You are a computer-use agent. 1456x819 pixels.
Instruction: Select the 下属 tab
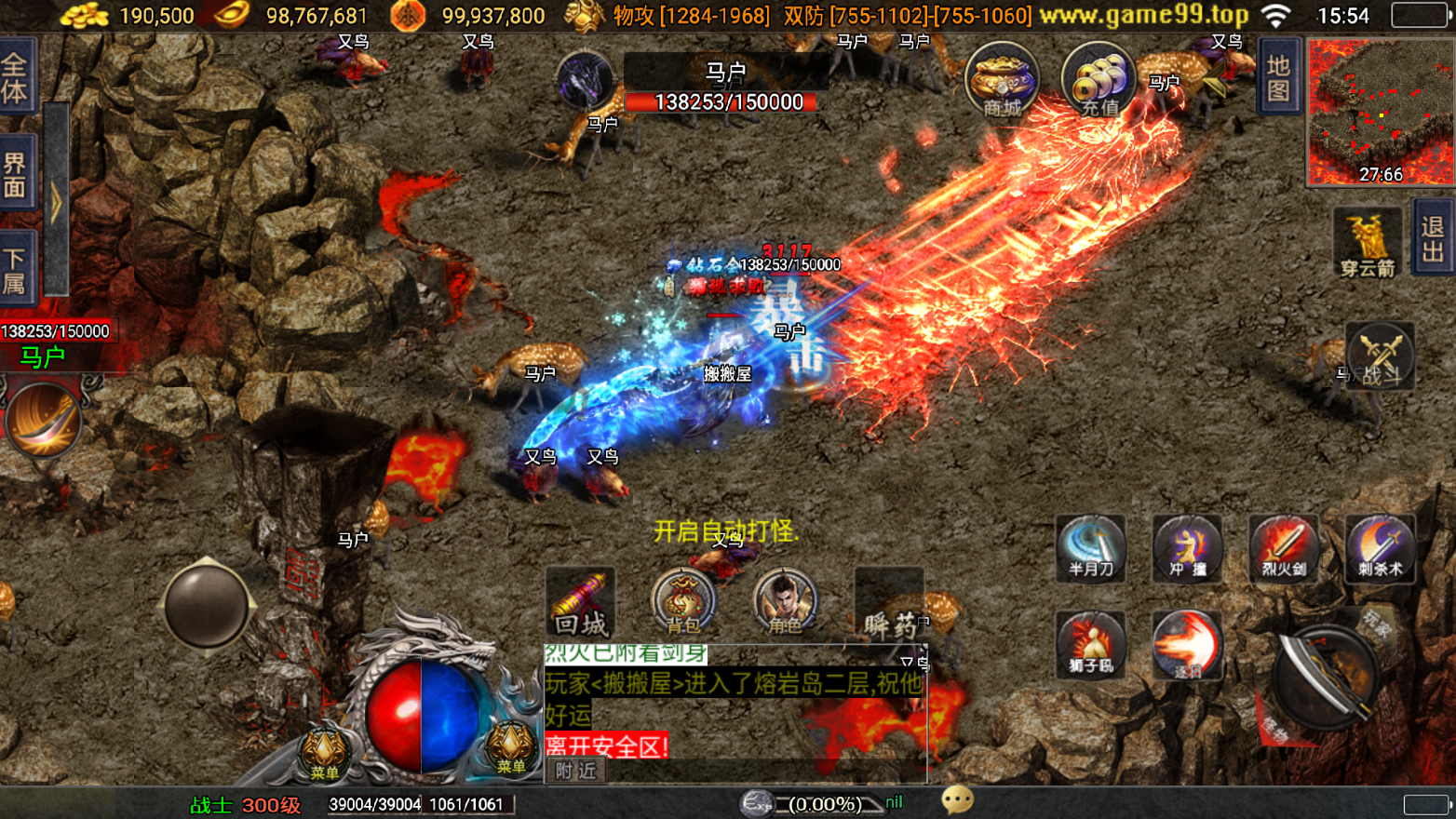pos(16,270)
